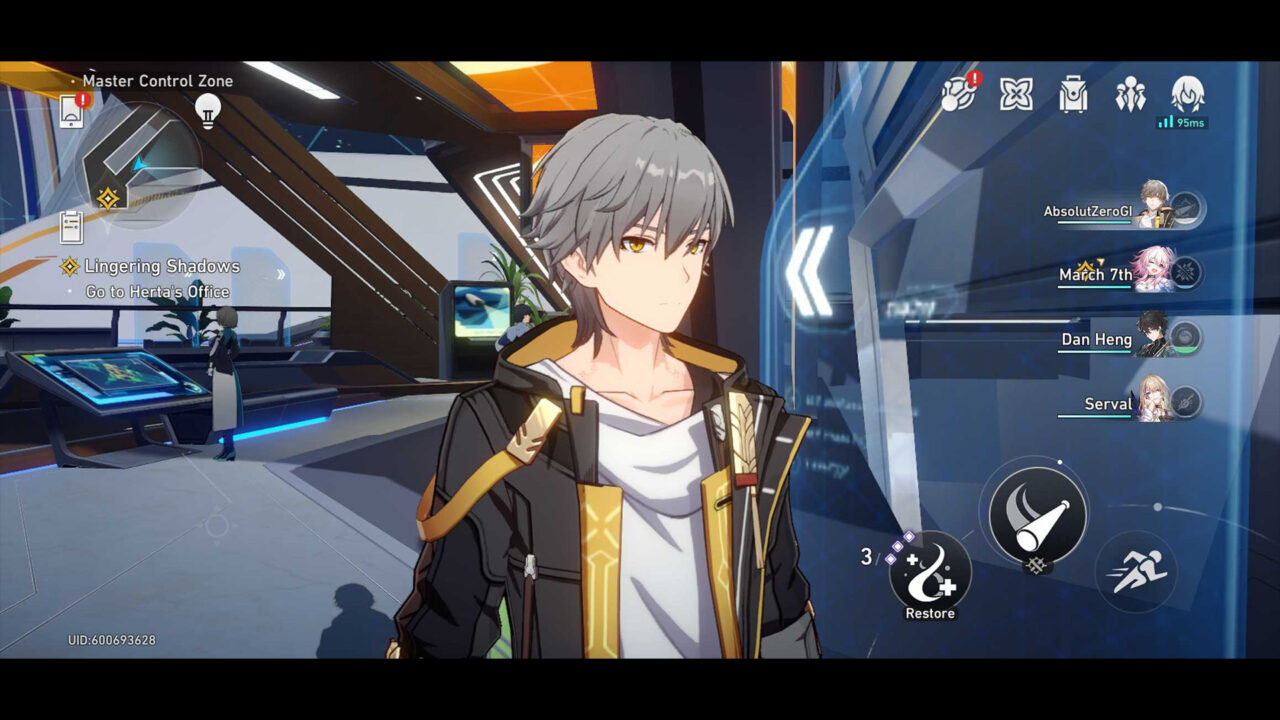Click the Go to Herta's Office objective
Viewport: 1280px width, 720px height.
[156, 292]
